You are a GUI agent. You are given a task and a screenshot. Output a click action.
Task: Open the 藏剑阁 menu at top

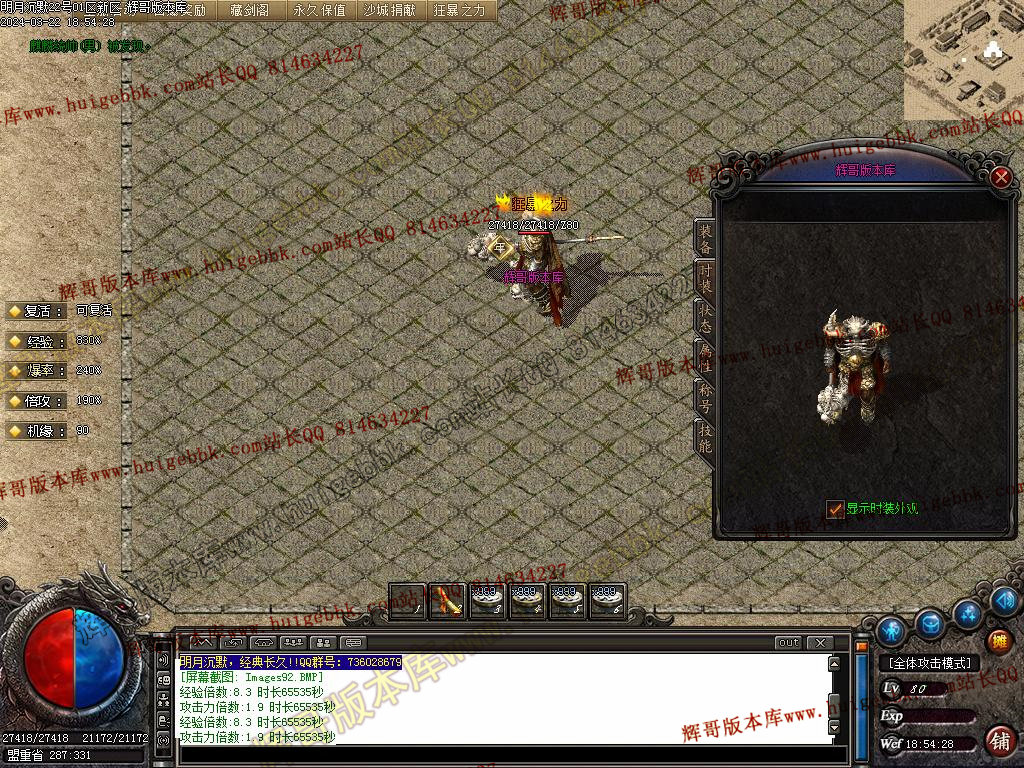(x=249, y=10)
